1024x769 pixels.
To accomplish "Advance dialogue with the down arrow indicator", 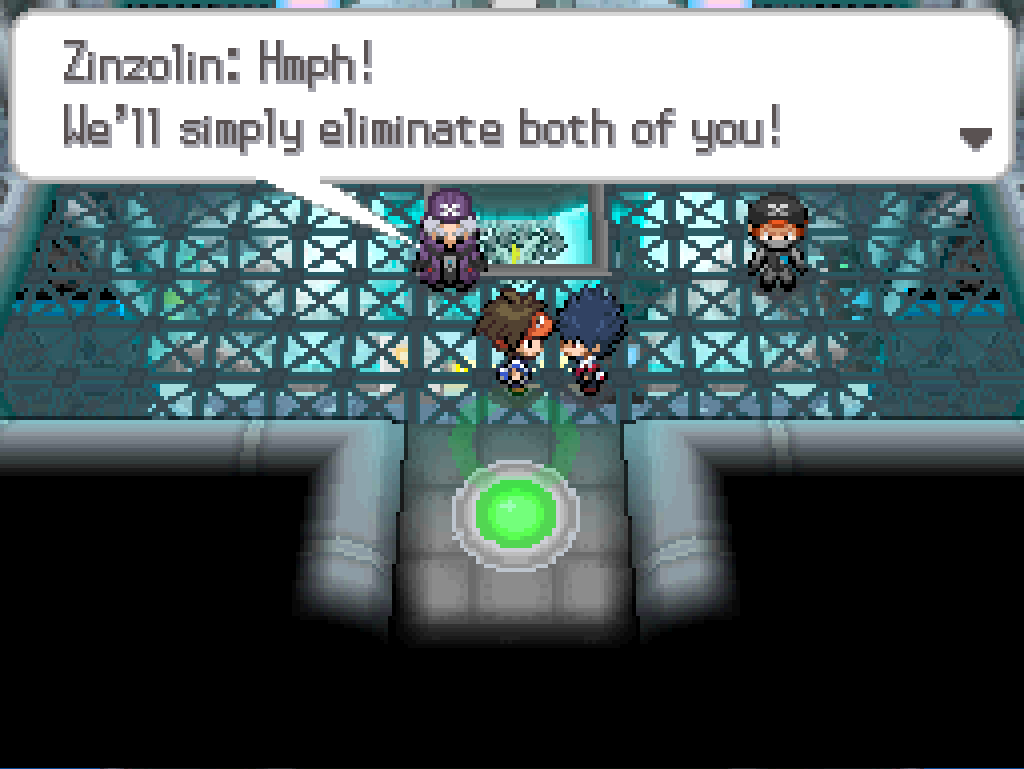I will pos(975,138).
